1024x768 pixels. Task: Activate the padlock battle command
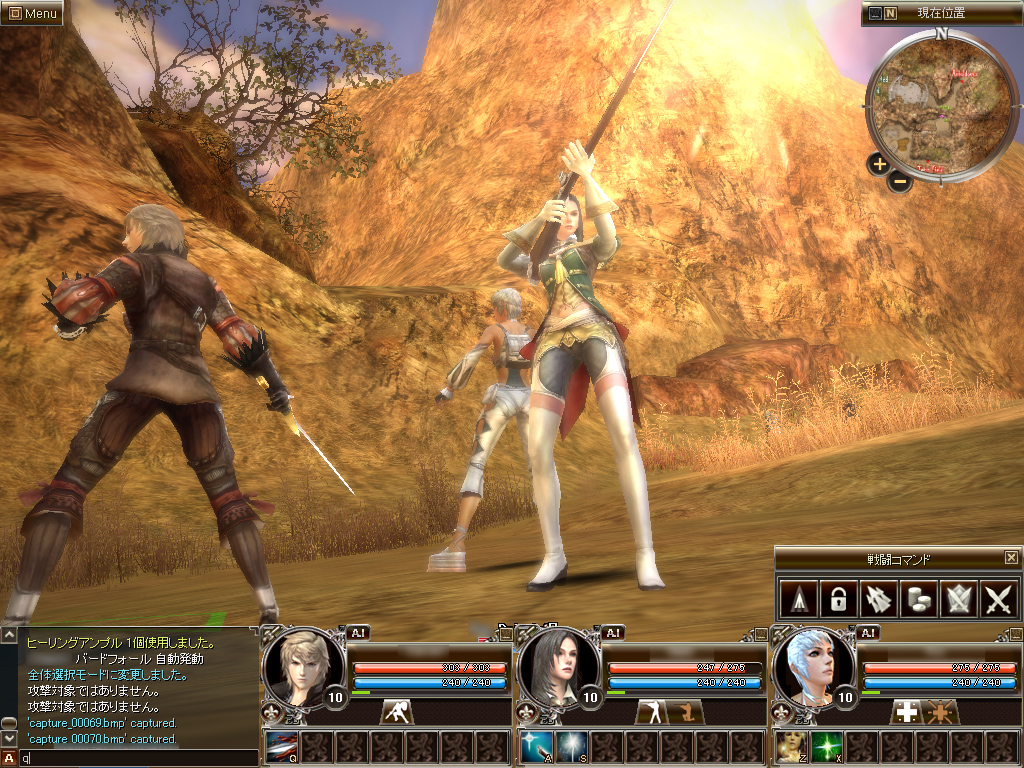click(x=837, y=599)
